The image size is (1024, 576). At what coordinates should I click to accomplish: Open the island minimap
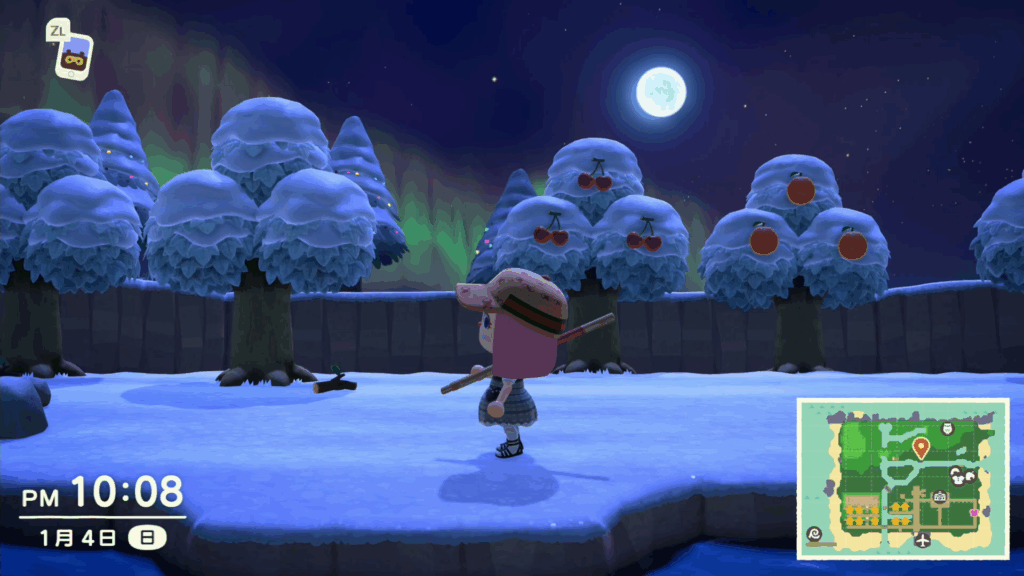point(902,478)
